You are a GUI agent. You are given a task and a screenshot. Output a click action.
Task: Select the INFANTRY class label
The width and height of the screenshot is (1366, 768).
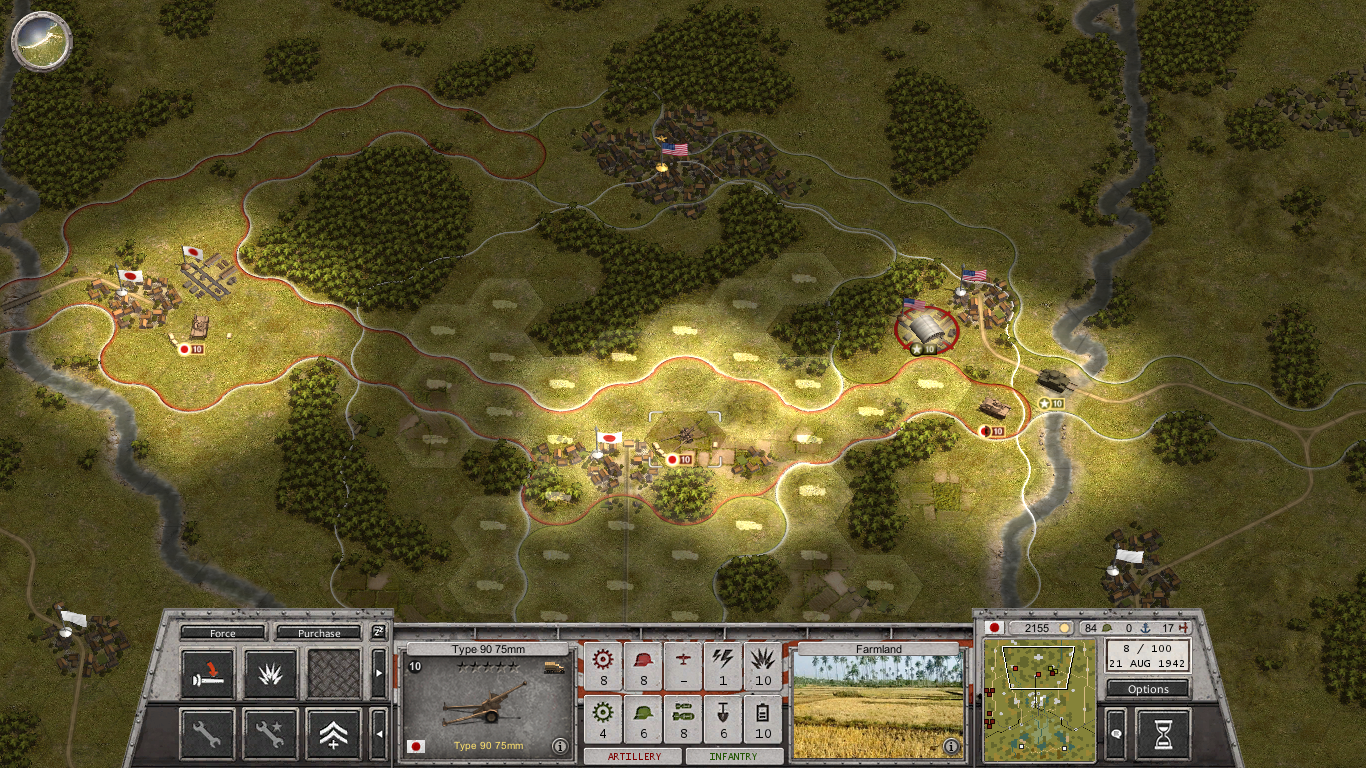tap(733, 757)
